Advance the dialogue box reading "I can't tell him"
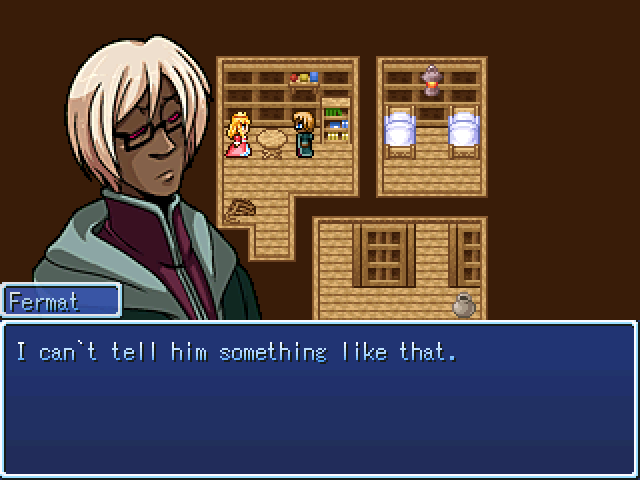This screenshot has height=480, width=640. [x=319, y=398]
